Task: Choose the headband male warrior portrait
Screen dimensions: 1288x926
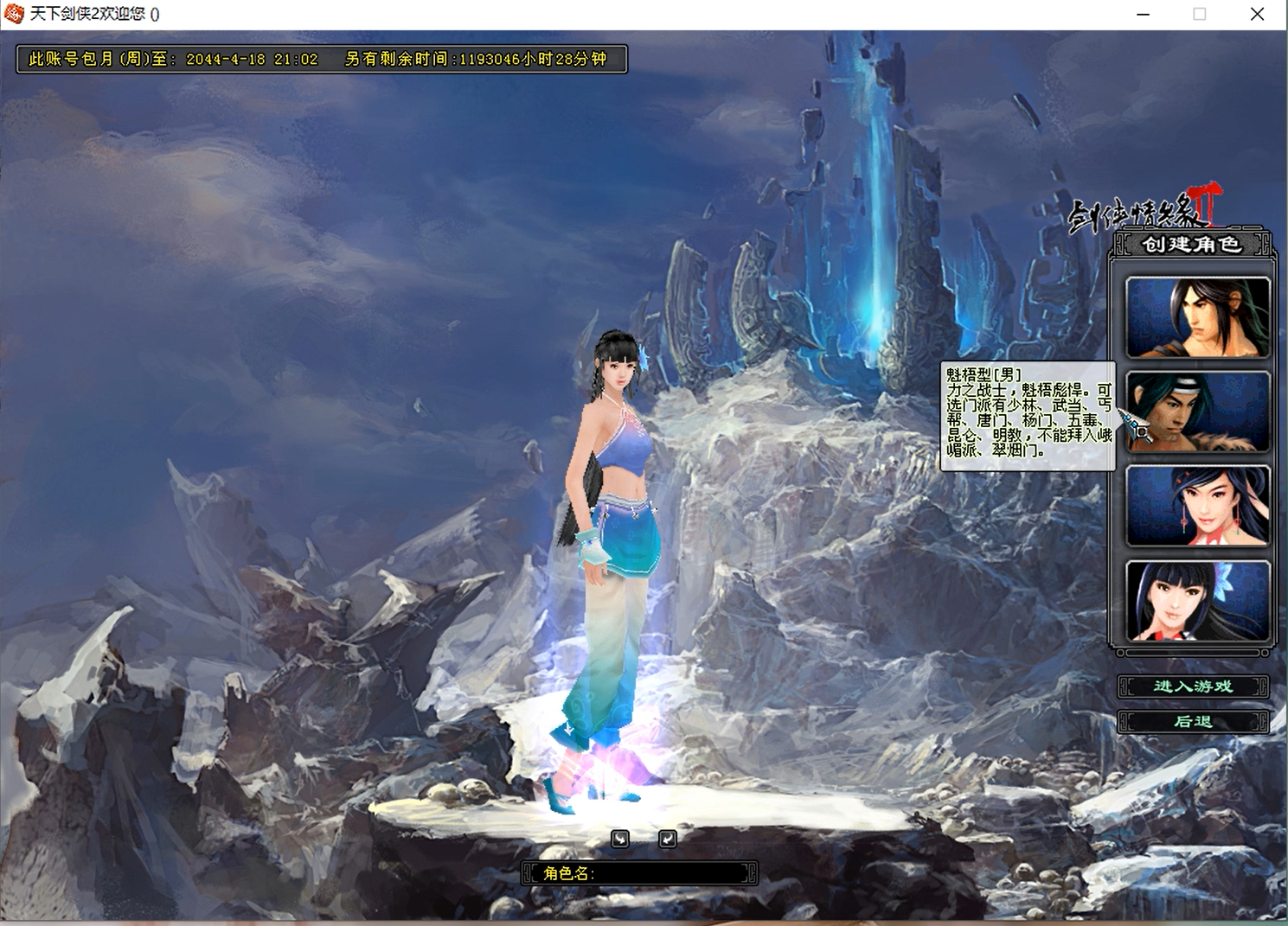Action: coord(1197,412)
